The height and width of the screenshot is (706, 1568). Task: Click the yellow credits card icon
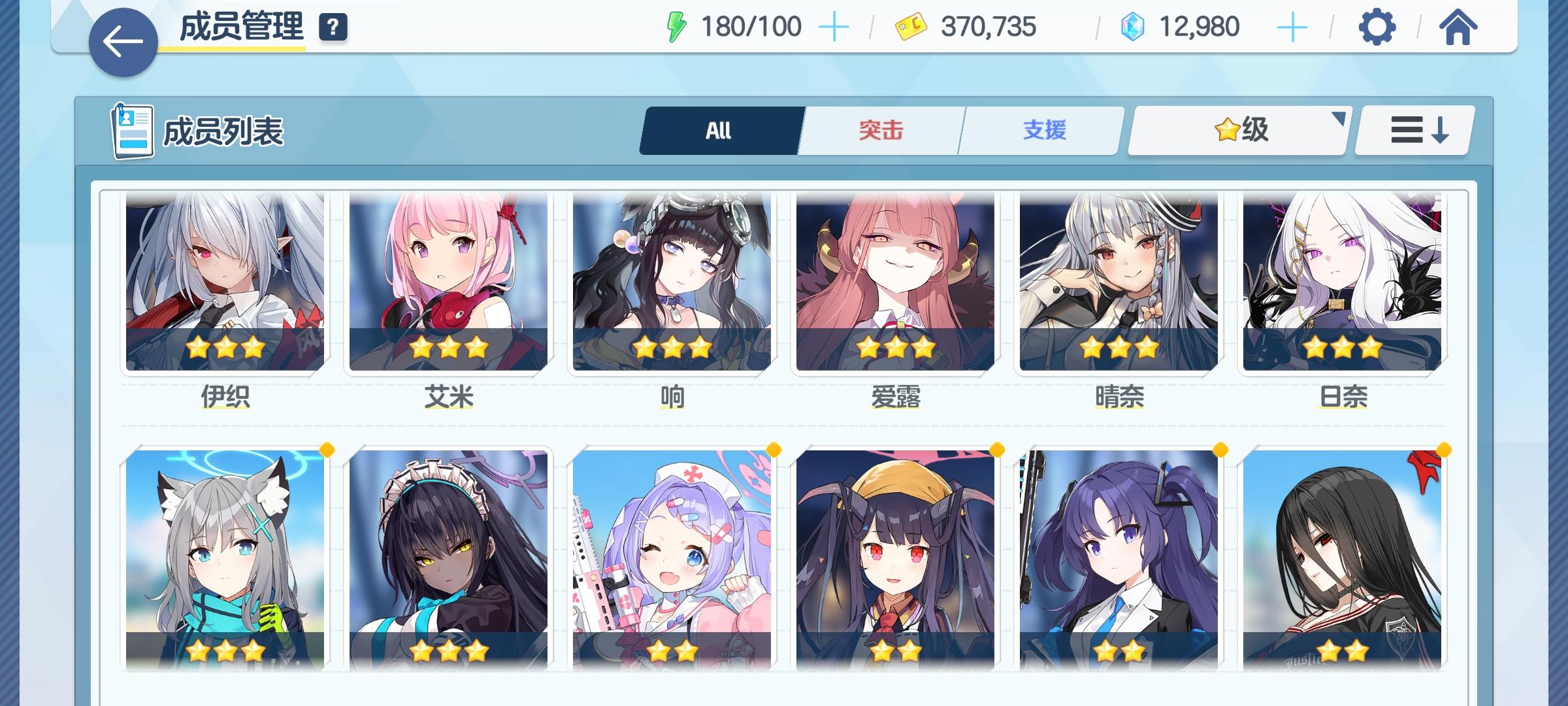click(x=907, y=27)
